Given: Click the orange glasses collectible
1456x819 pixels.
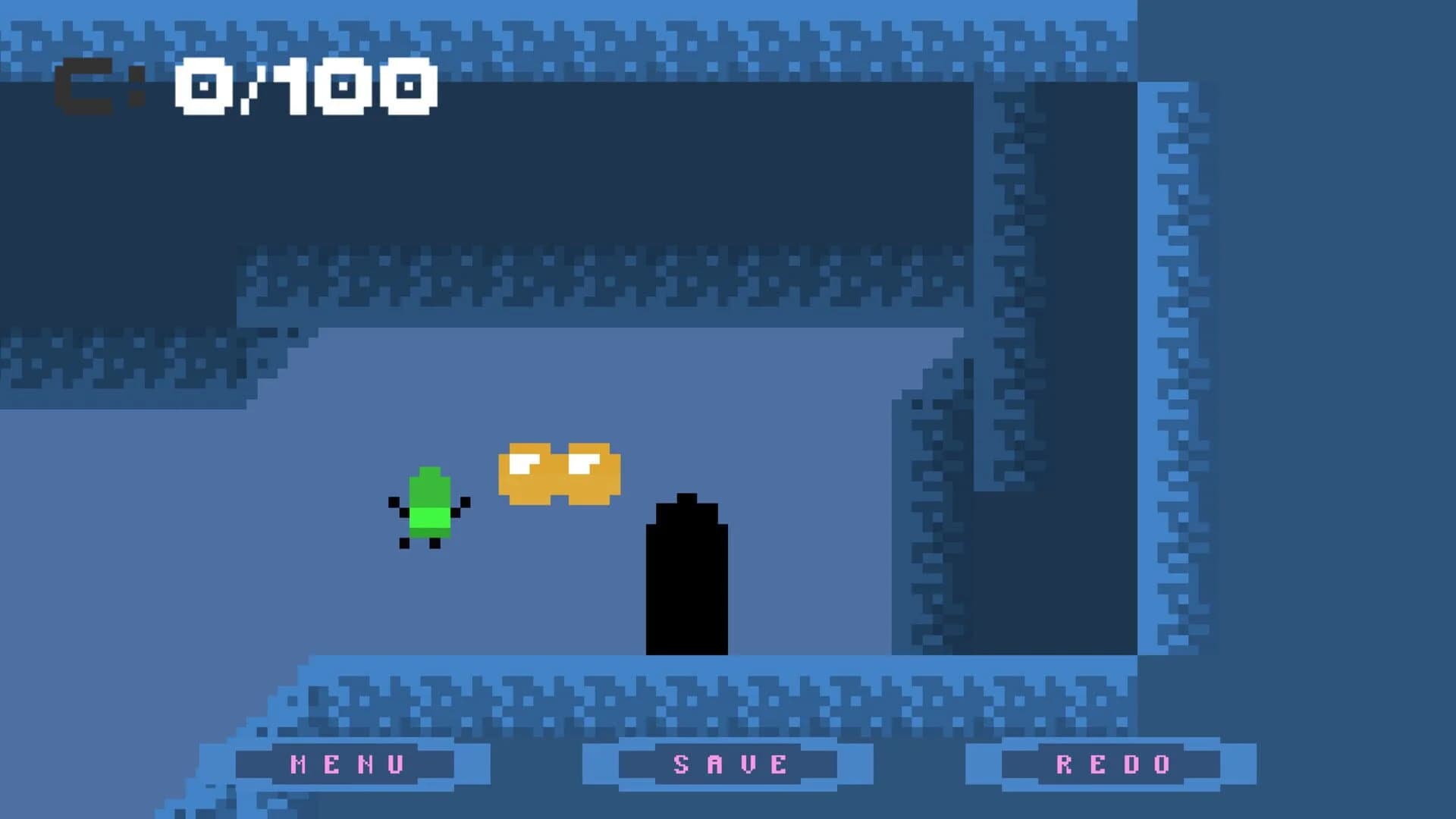Looking at the screenshot, I should click(557, 470).
